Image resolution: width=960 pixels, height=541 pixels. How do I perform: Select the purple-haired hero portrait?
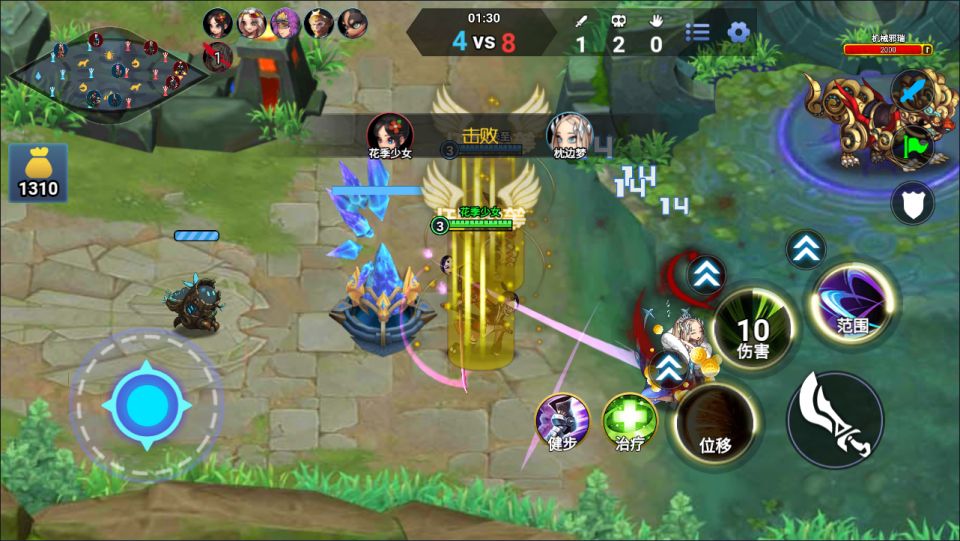[x=285, y=23]
